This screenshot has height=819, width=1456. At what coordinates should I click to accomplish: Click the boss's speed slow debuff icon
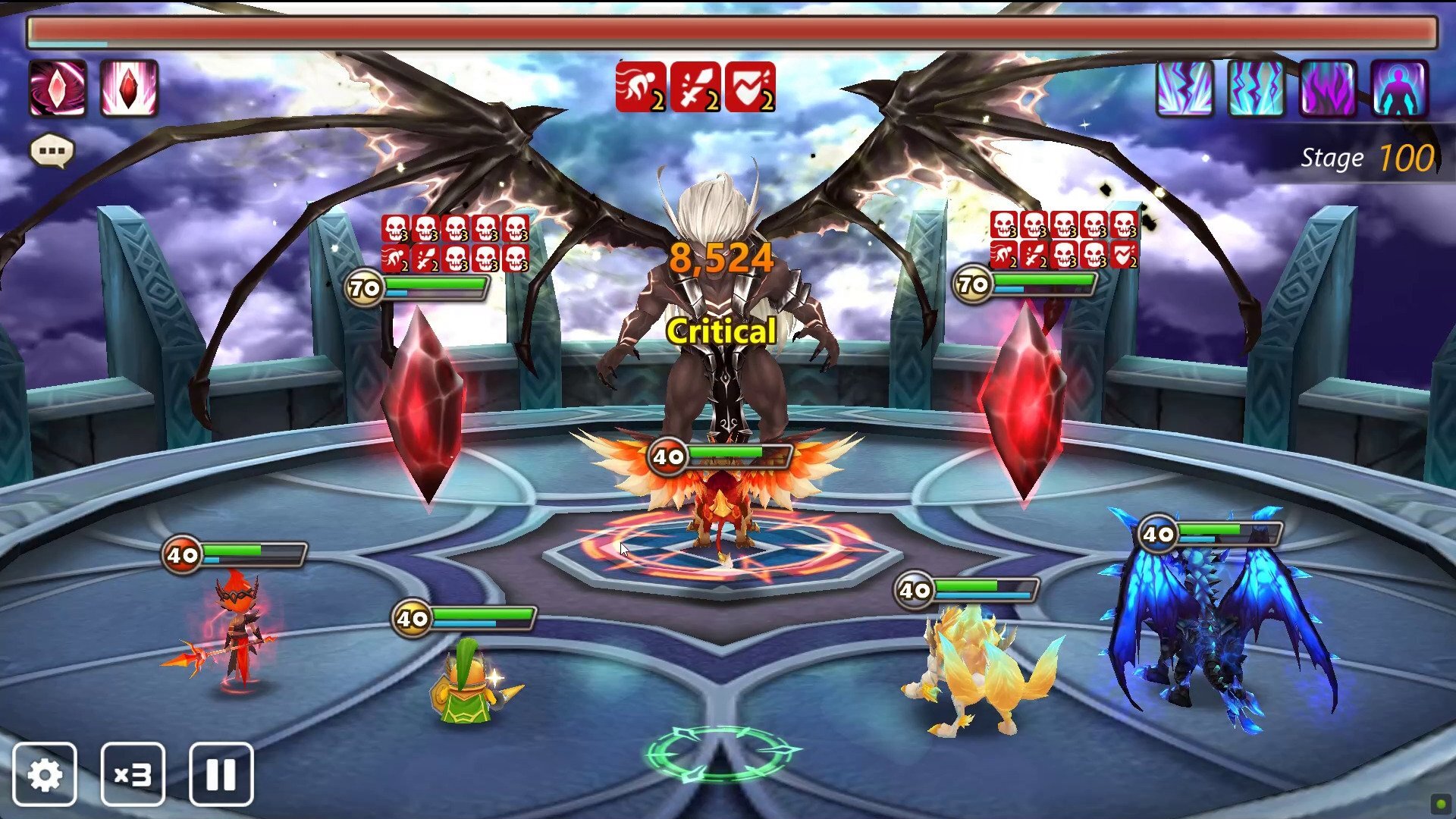click(641, 89)
